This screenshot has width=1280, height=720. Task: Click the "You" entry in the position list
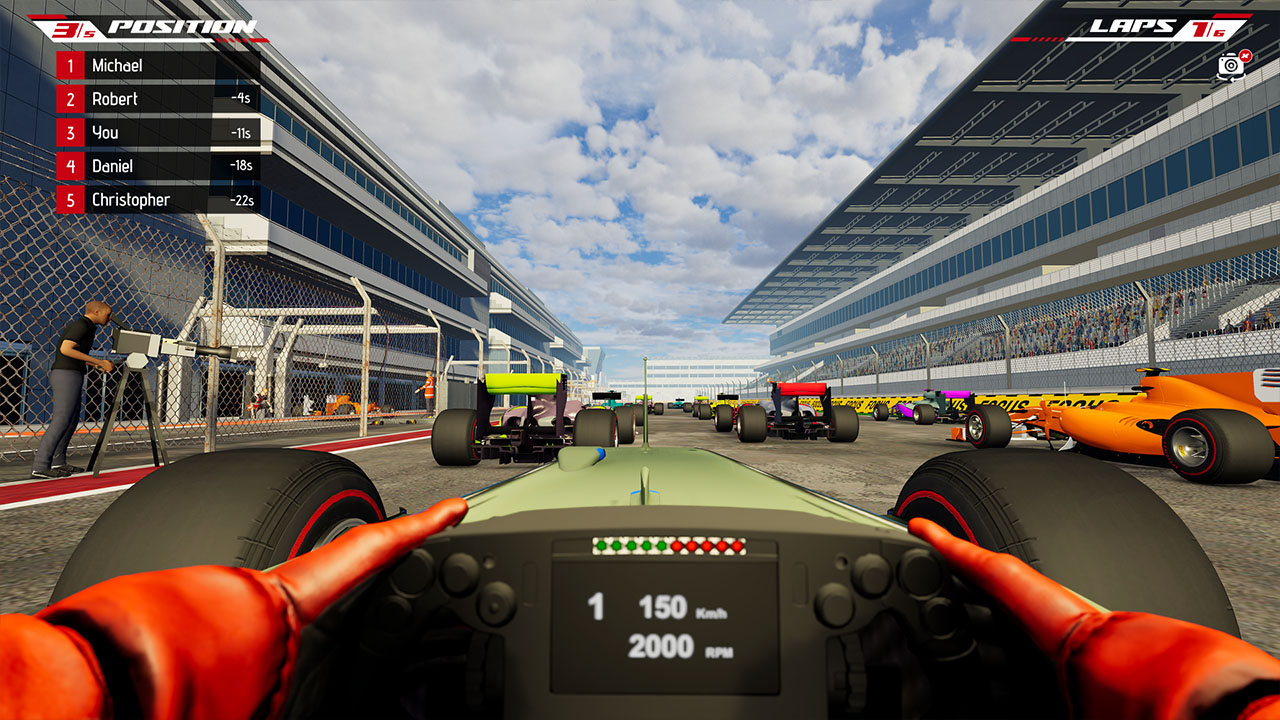pos(107,132)
